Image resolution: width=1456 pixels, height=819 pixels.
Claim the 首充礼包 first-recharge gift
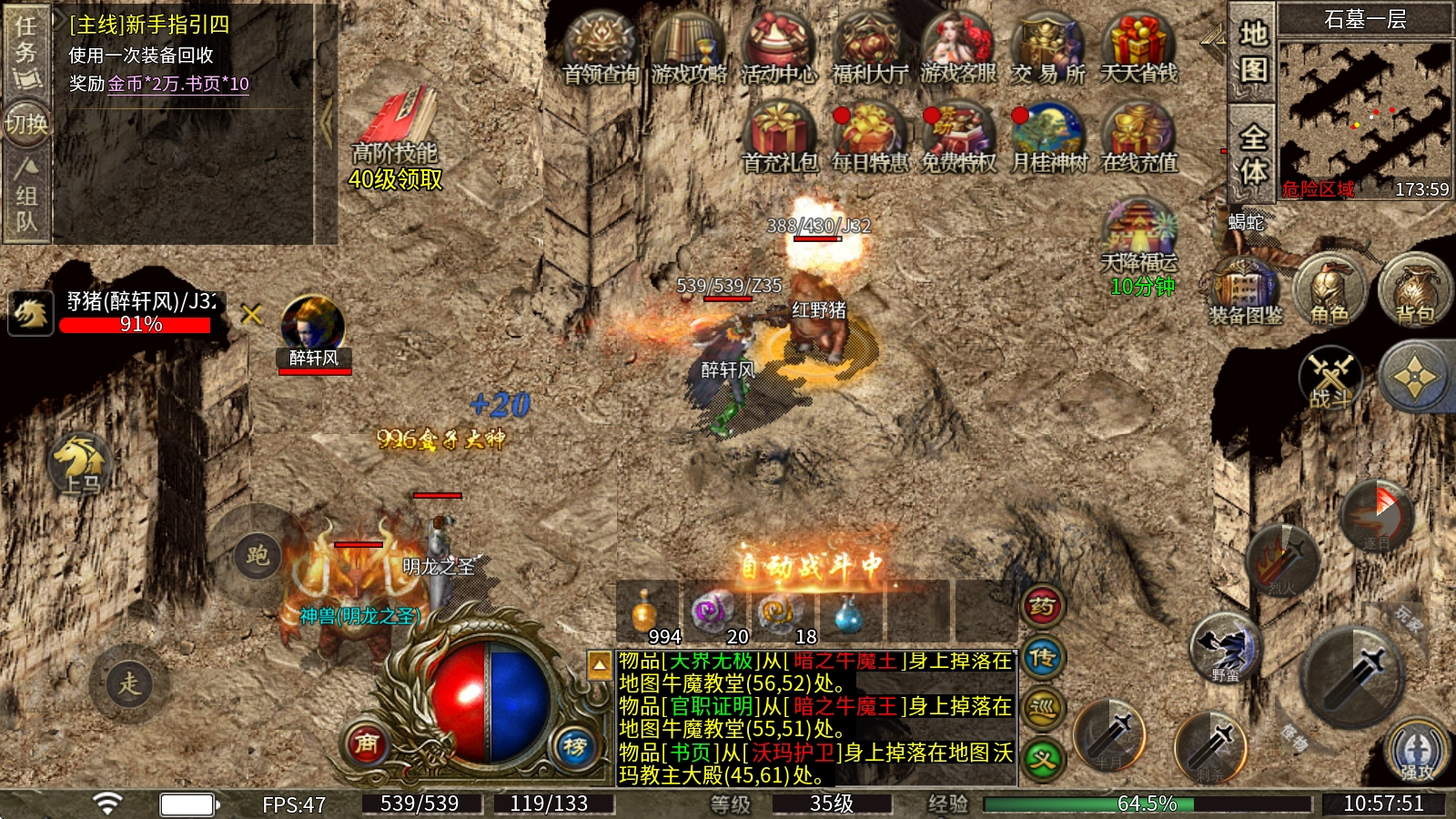779,135
